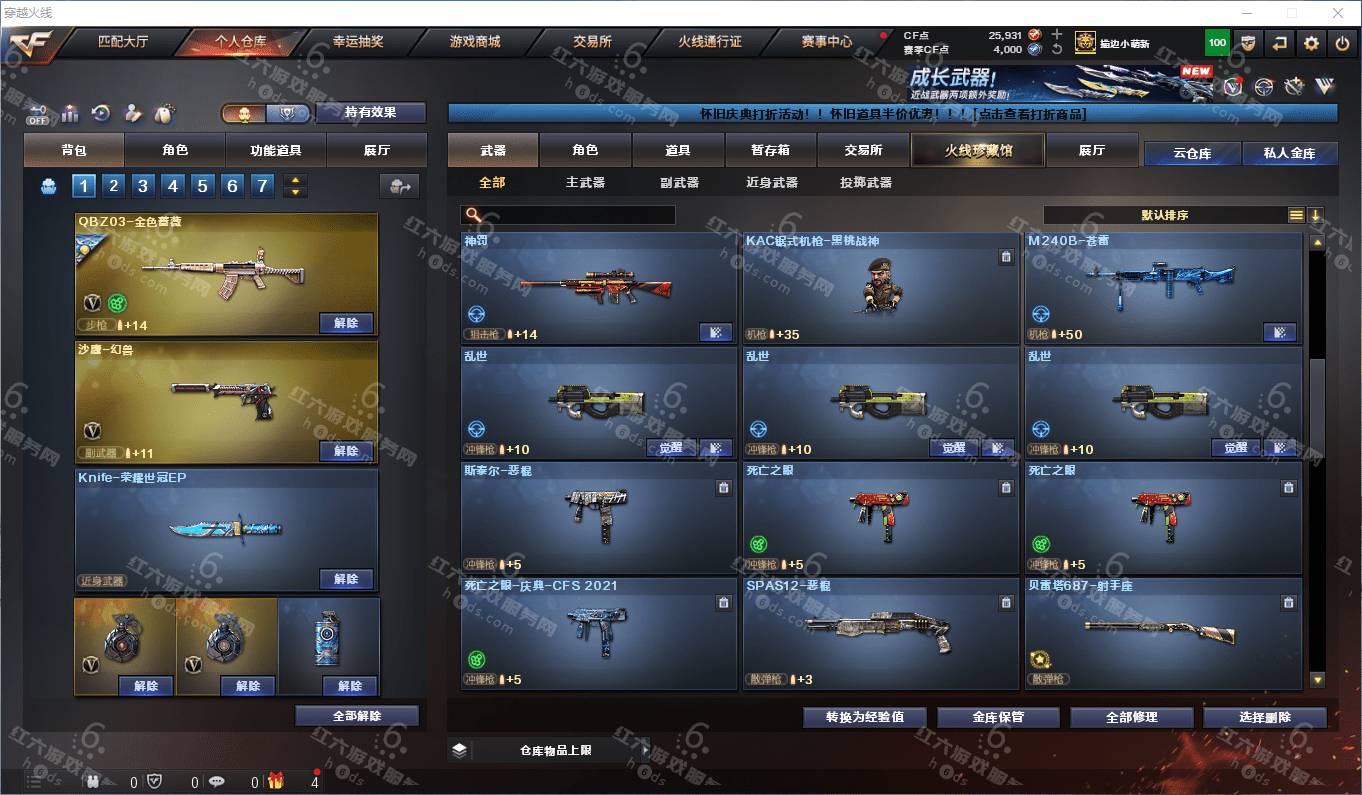Open the 幸运抽奖 lucky draw

(x=358, y=42)
